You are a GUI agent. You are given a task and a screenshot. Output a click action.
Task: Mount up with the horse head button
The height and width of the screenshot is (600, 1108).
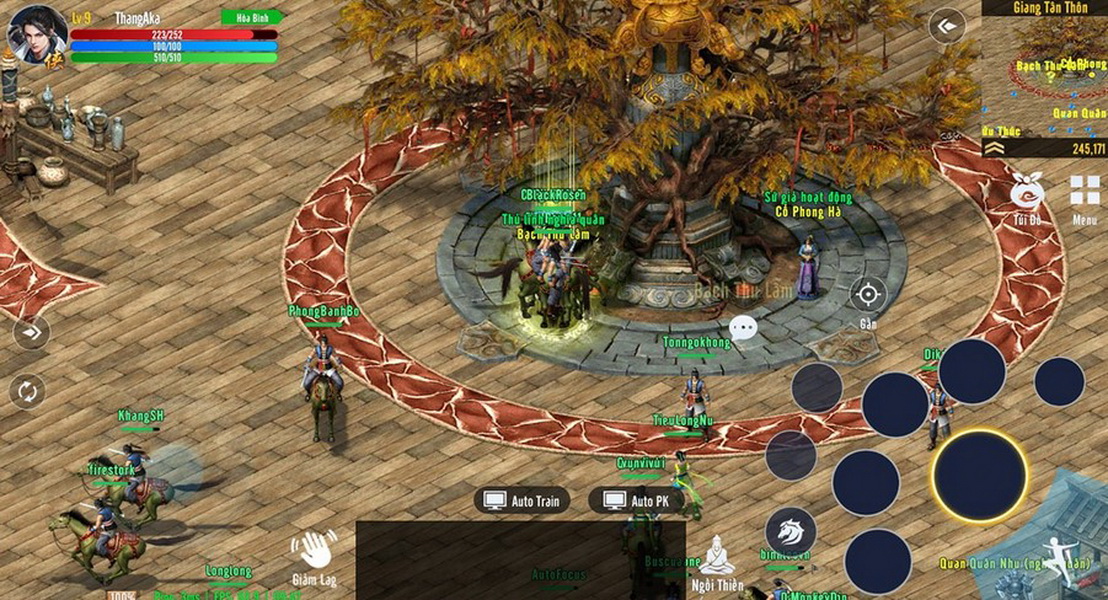pos(790,532)
